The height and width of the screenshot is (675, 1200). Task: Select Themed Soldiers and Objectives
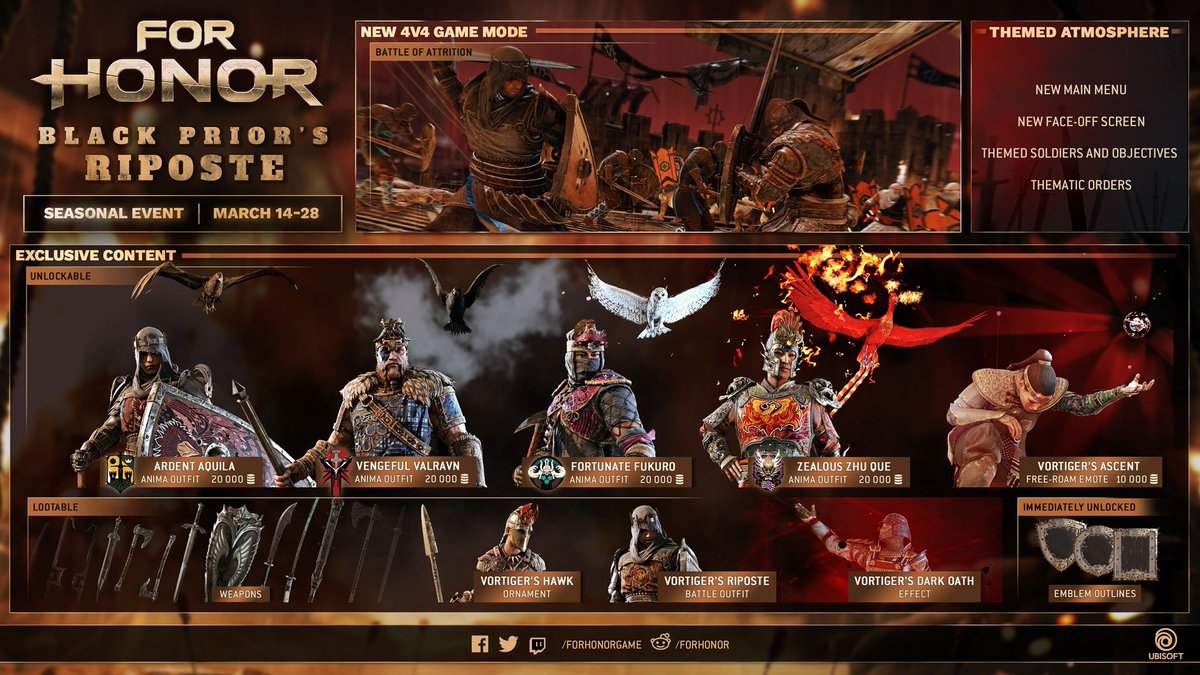point(1080,154)
